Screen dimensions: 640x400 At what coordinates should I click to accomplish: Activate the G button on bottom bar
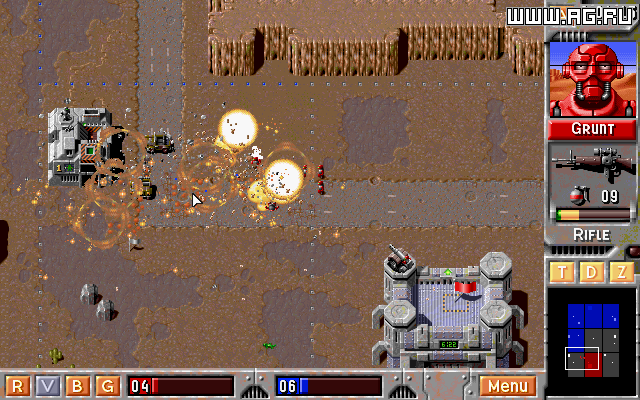pyautogui.click(x=108, y=386)
